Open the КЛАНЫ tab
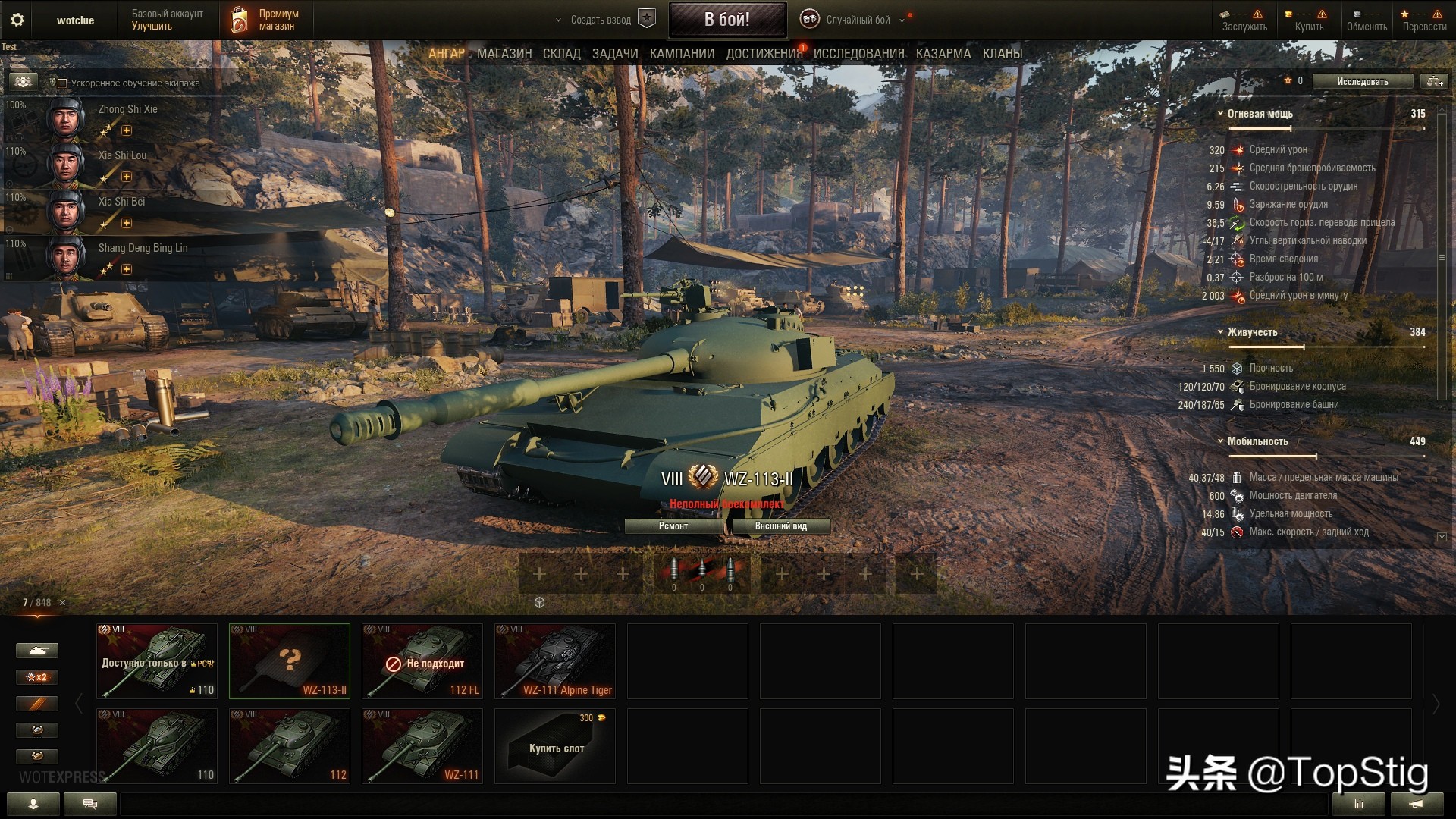The height and width of the screenshot is (819, 1456). click(x=1002, y=54)
